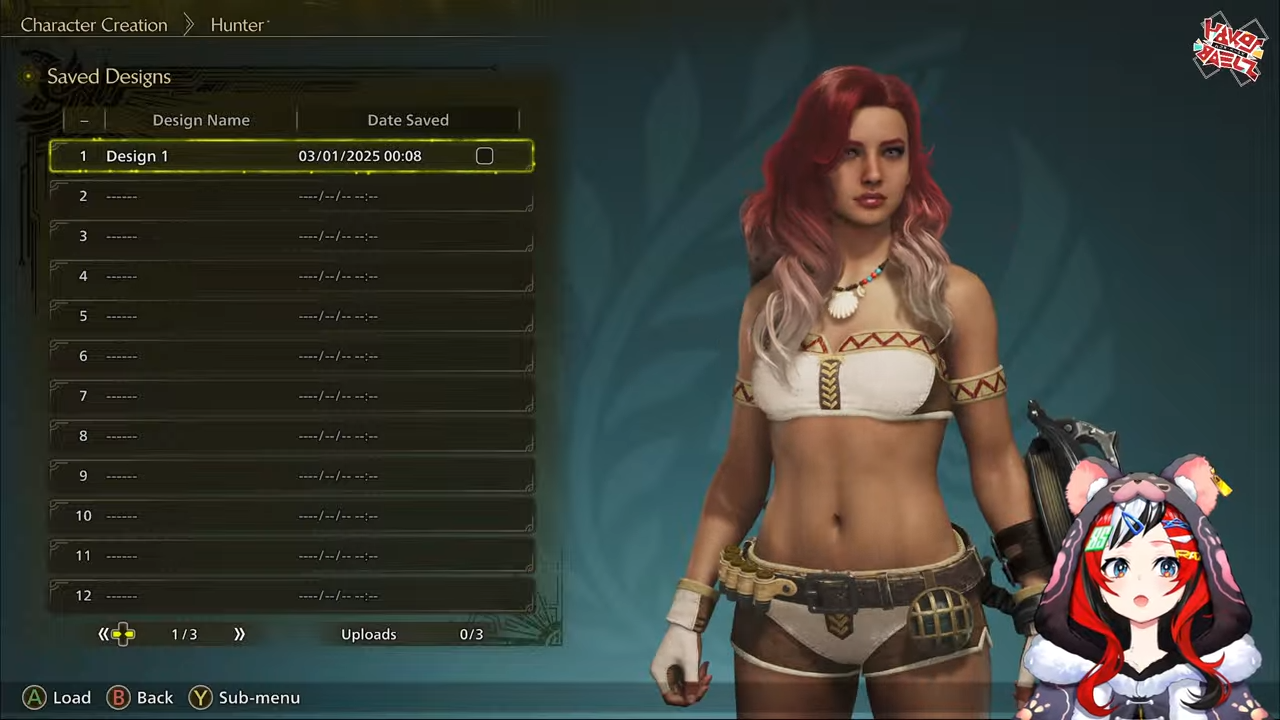Open the Sub-menu option
Viewport: 1280px width, 720px height.
click(245, 698)
